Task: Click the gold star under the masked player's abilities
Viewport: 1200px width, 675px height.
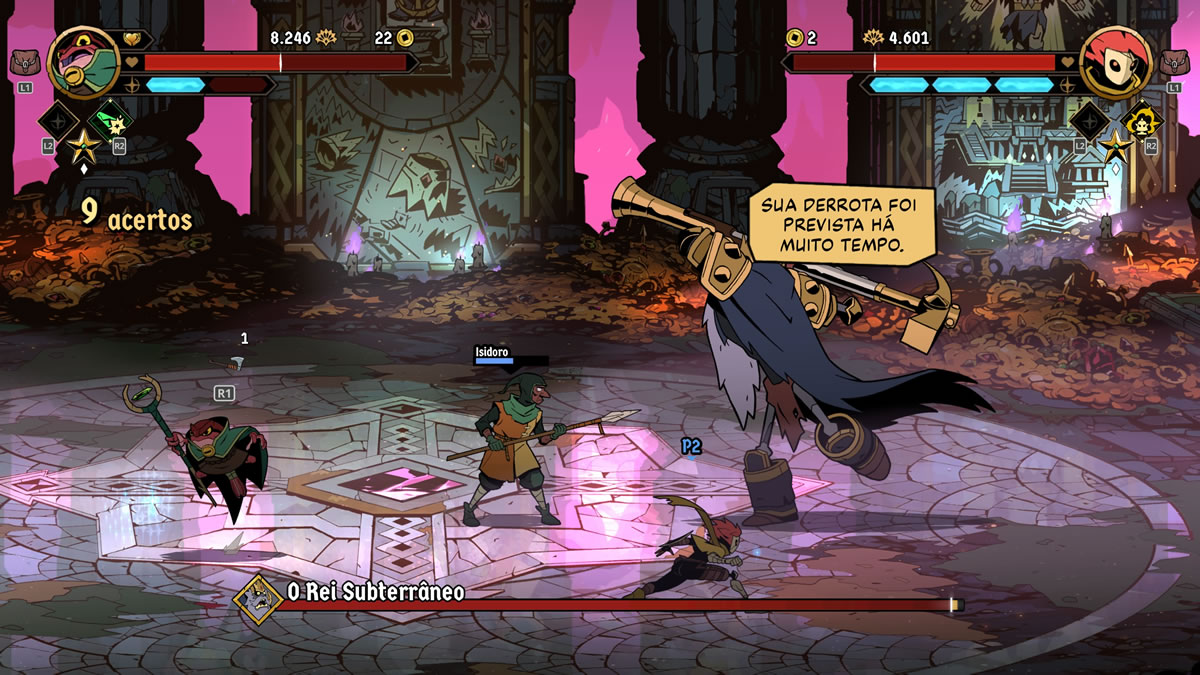Action: (x=1115, y=147)
